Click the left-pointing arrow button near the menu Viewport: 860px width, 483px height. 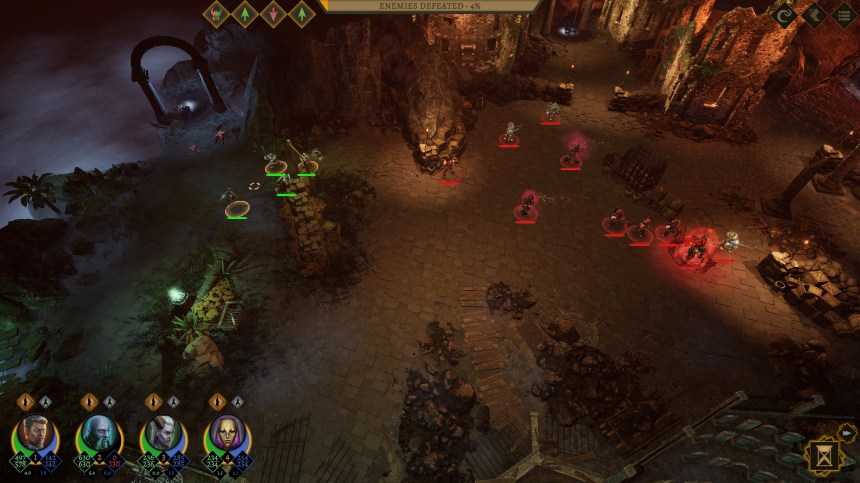(814, 15)
